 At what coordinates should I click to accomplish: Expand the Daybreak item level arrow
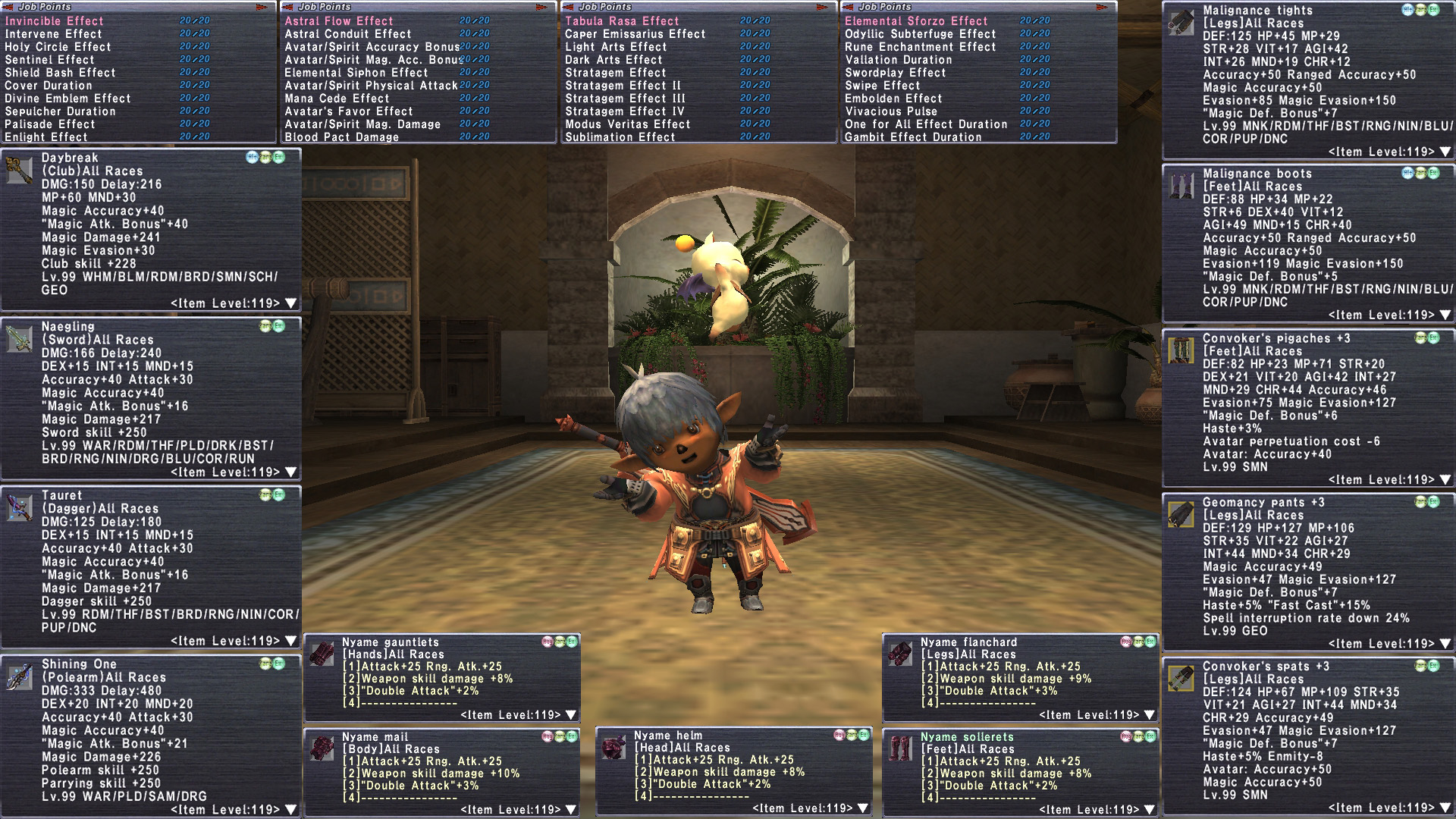click(290, 303)
